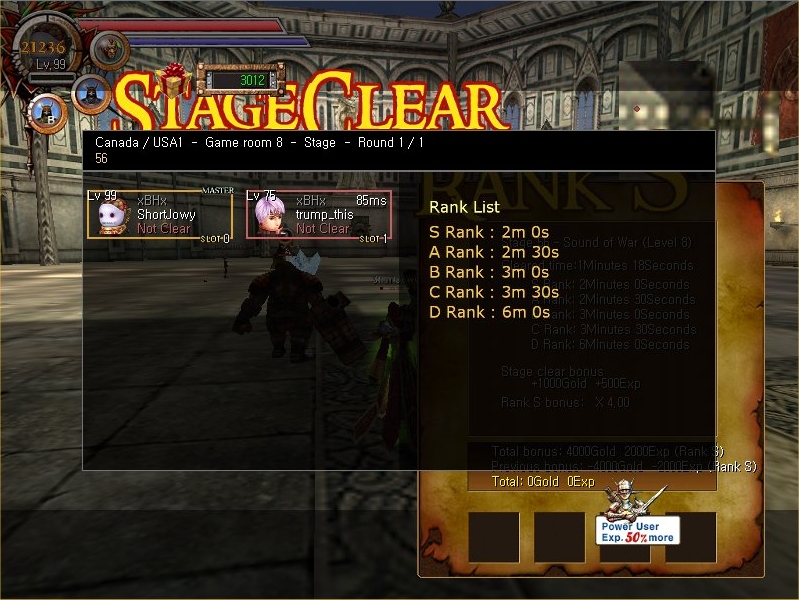Image resolution: width=799 pixels, height=600 pixels.
Task: Click the round icon beside the red health bar
Action: tap(109, 48)
